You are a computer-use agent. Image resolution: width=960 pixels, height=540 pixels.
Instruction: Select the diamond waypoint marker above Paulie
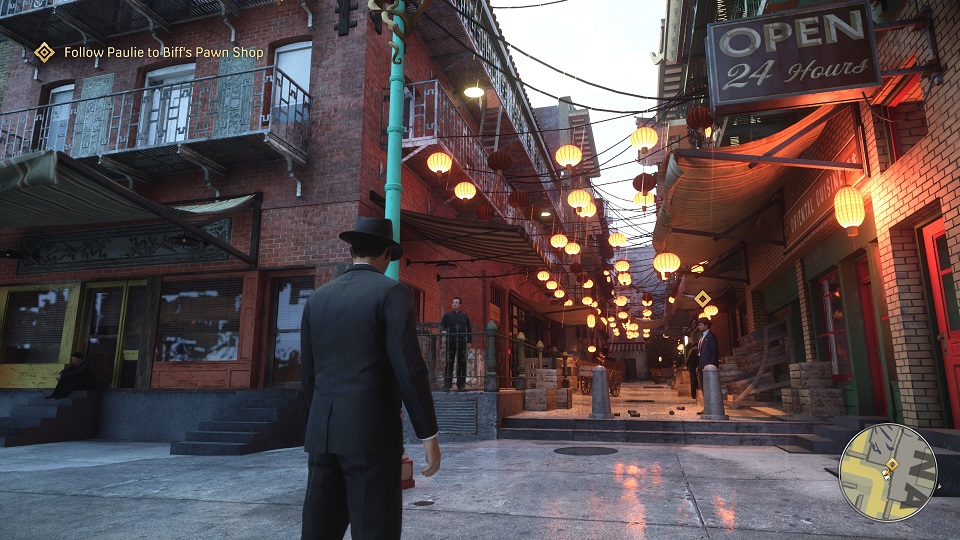click(x=703, y=298)
